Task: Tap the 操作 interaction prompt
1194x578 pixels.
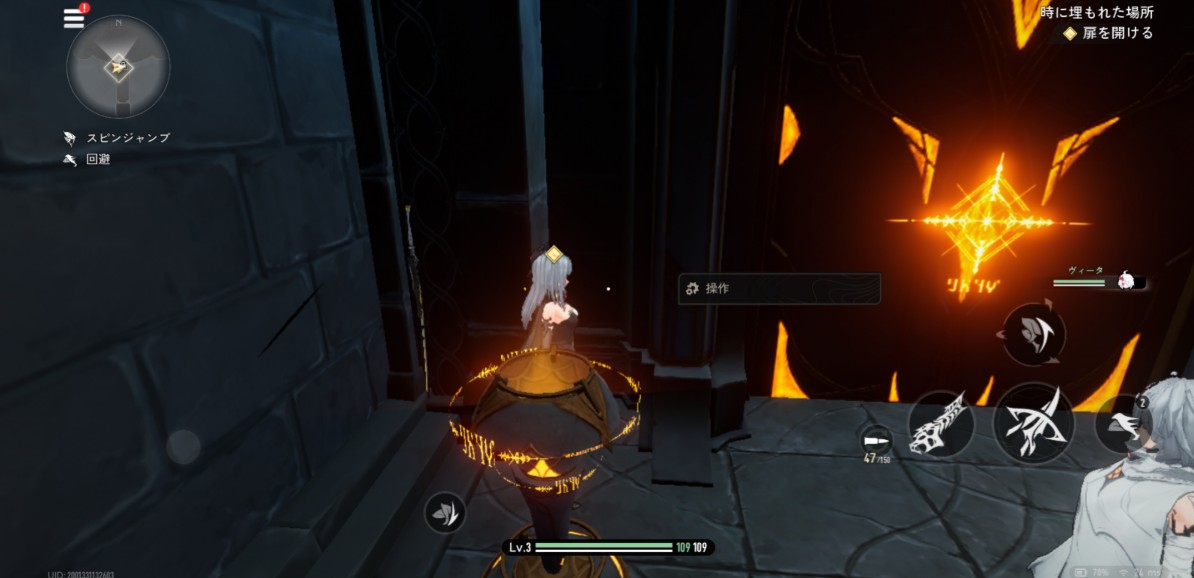Action: (779, 289)
